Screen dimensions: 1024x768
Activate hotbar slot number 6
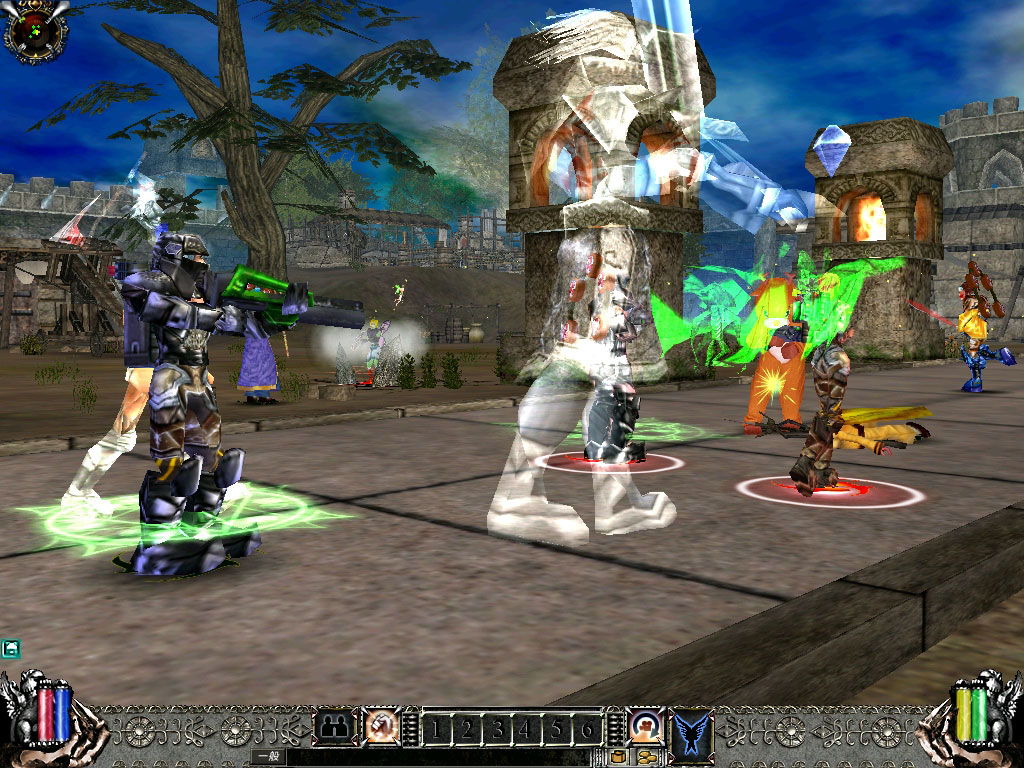click(x=588, y=729)
